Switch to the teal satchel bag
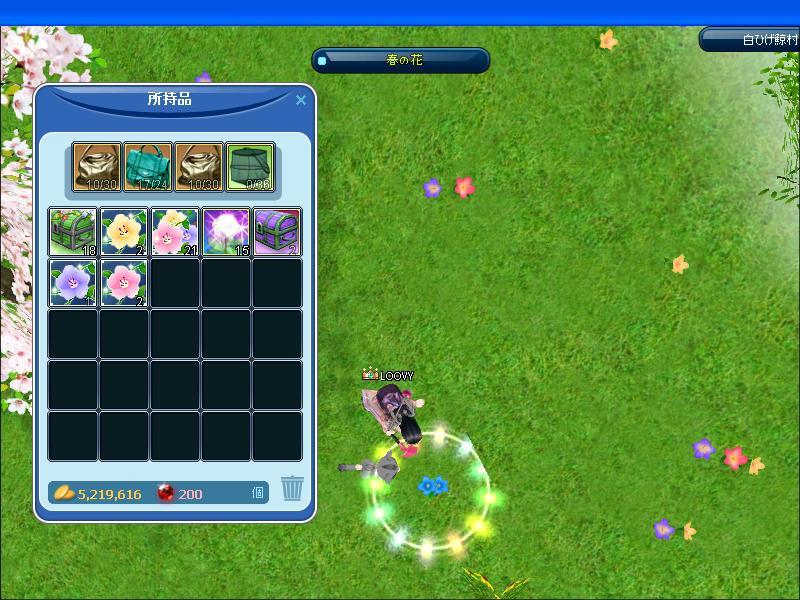This screenshot has height=600, width=800. point(148,166)
